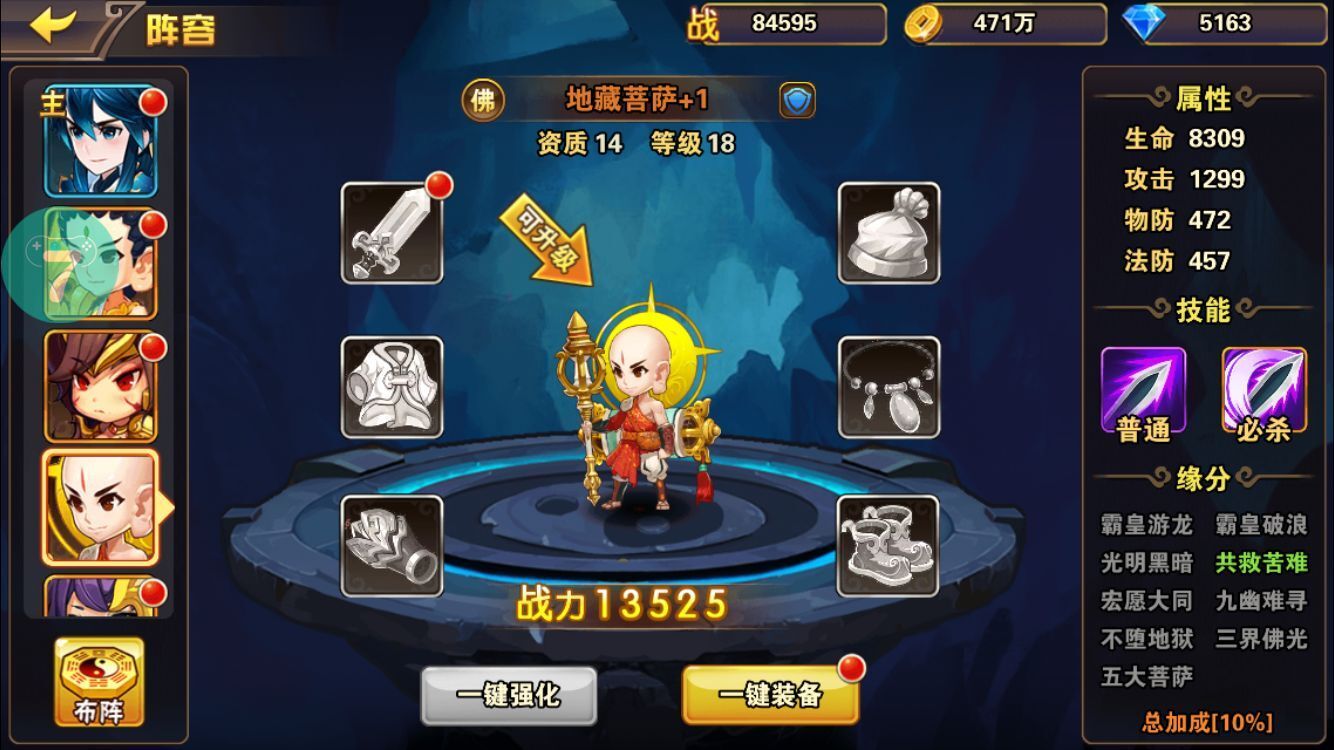Select the blue-haired main hero portrait
1334x750 pixels.
click(x=100, y=141)
